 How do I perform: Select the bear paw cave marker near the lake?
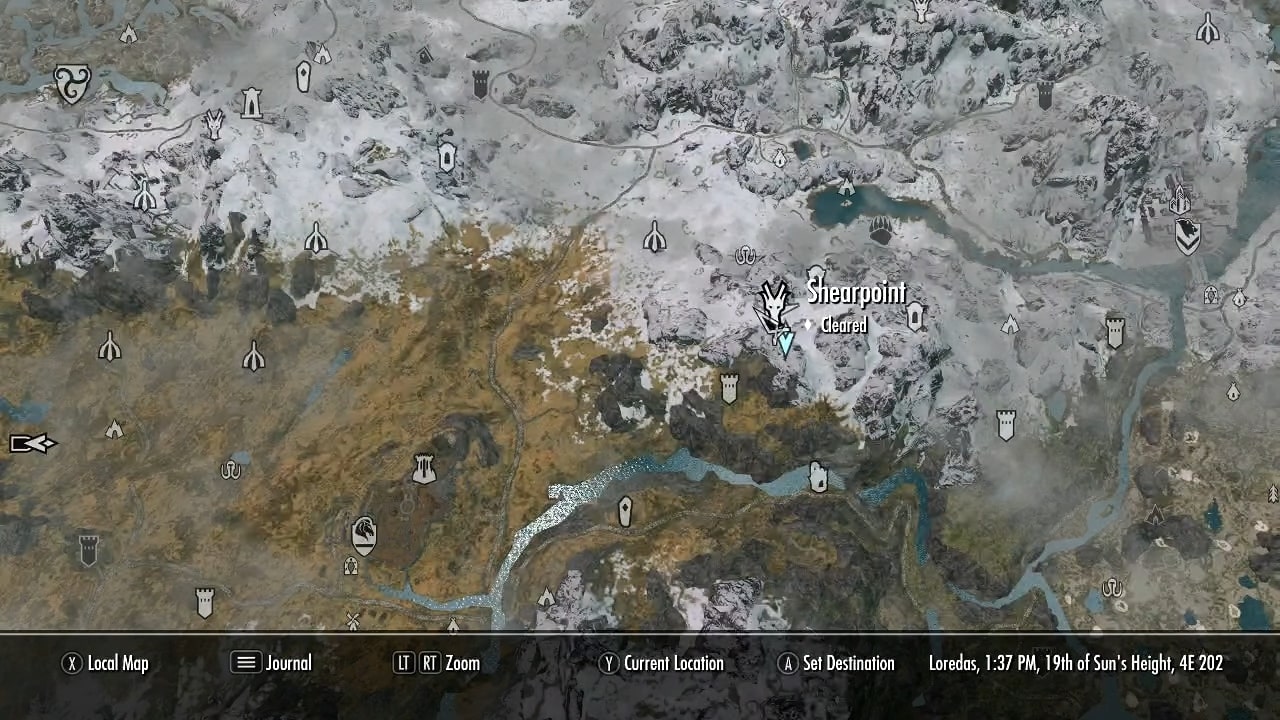pyautogui.click(x=881, y=230)
